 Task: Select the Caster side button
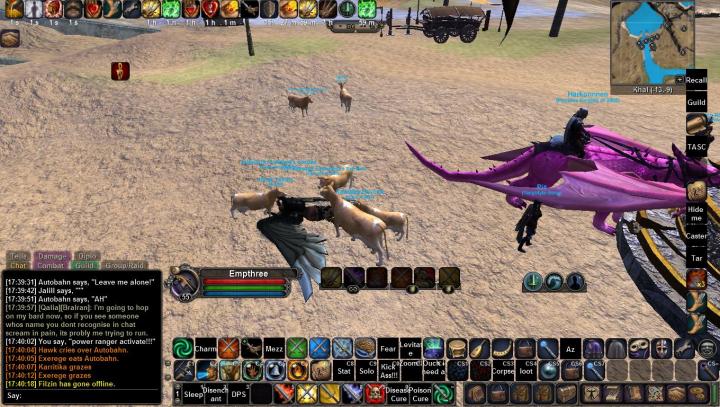tap(697, 235)
